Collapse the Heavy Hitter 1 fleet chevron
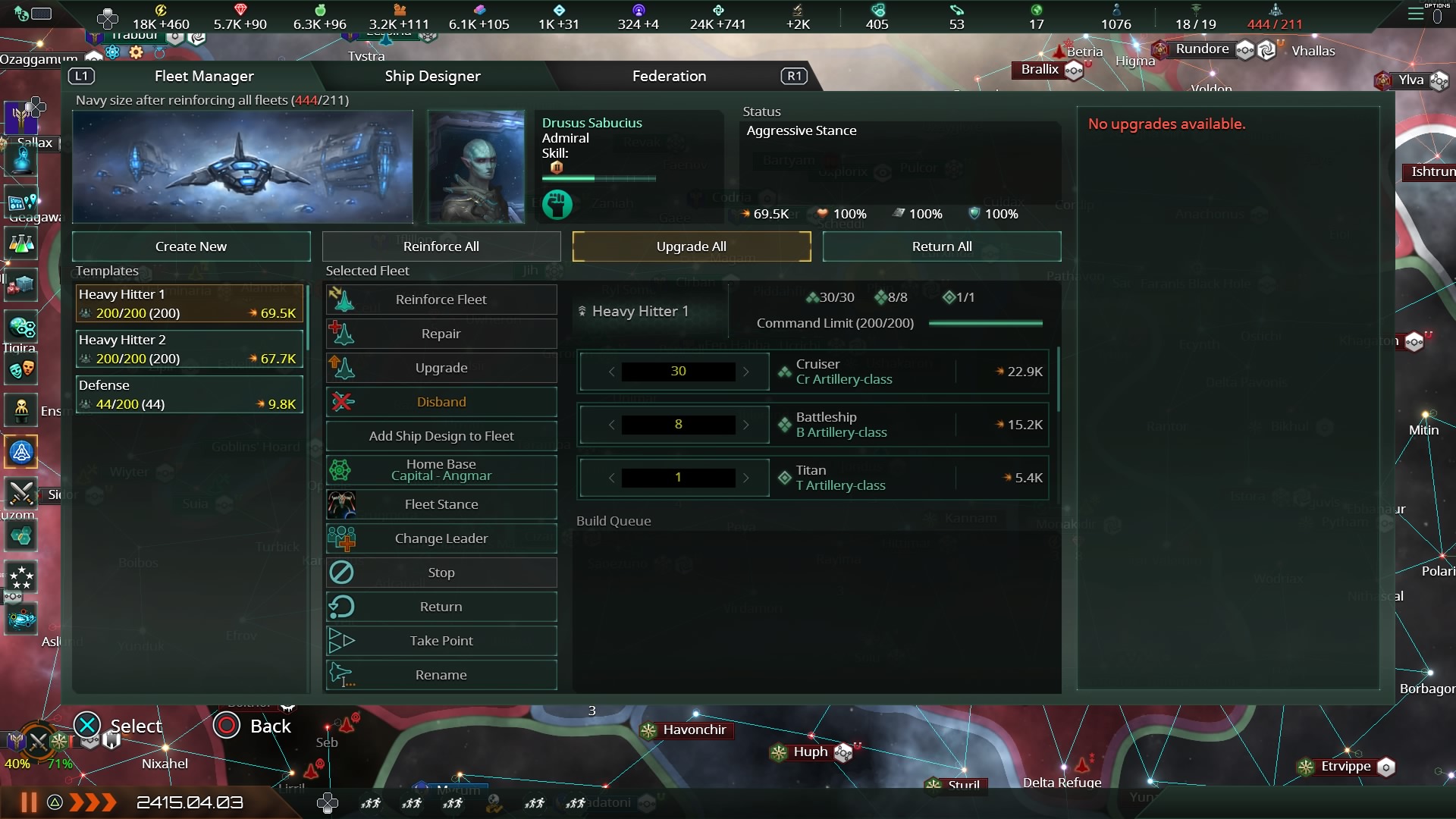Screen dimensions: 1456x819 click(582, 311)
